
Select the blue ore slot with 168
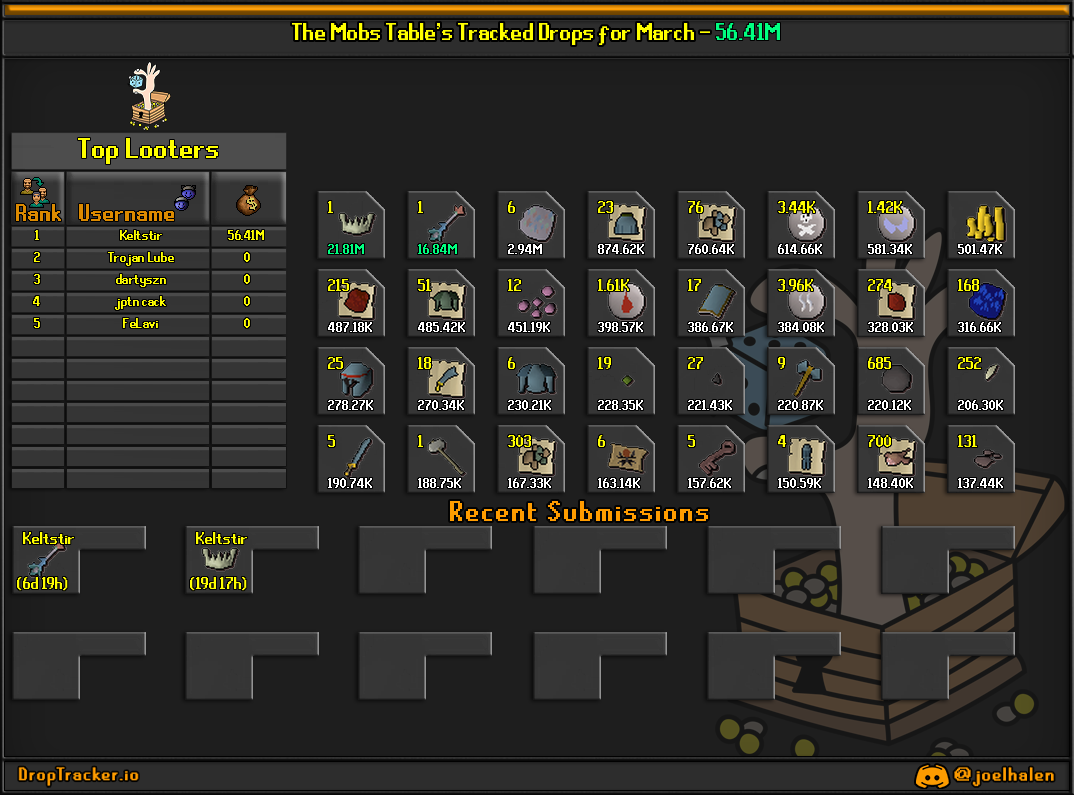point(981,303)
